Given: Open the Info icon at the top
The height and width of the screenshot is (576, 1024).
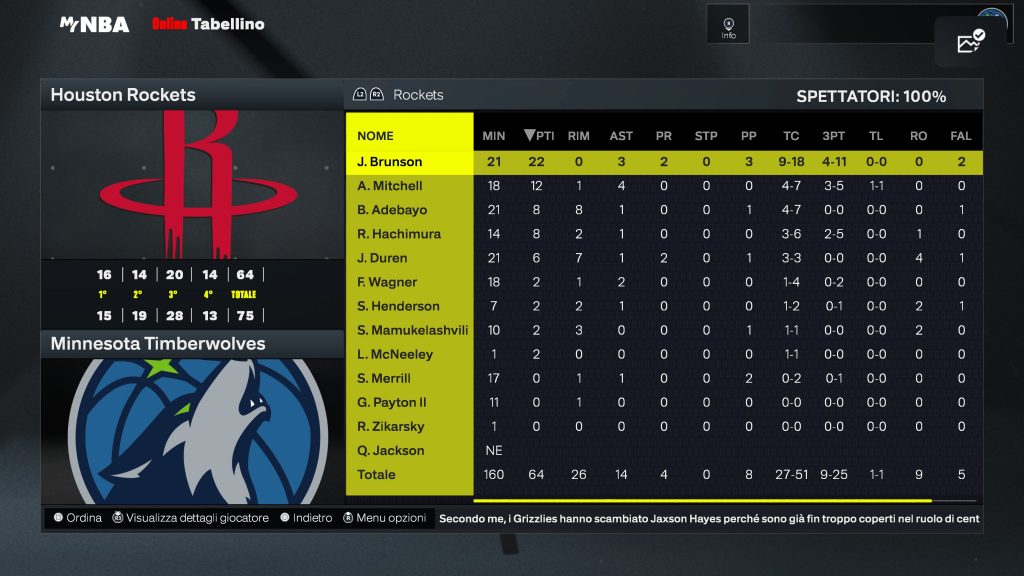Looking at the screenshot, I should (x=728, y=25).
